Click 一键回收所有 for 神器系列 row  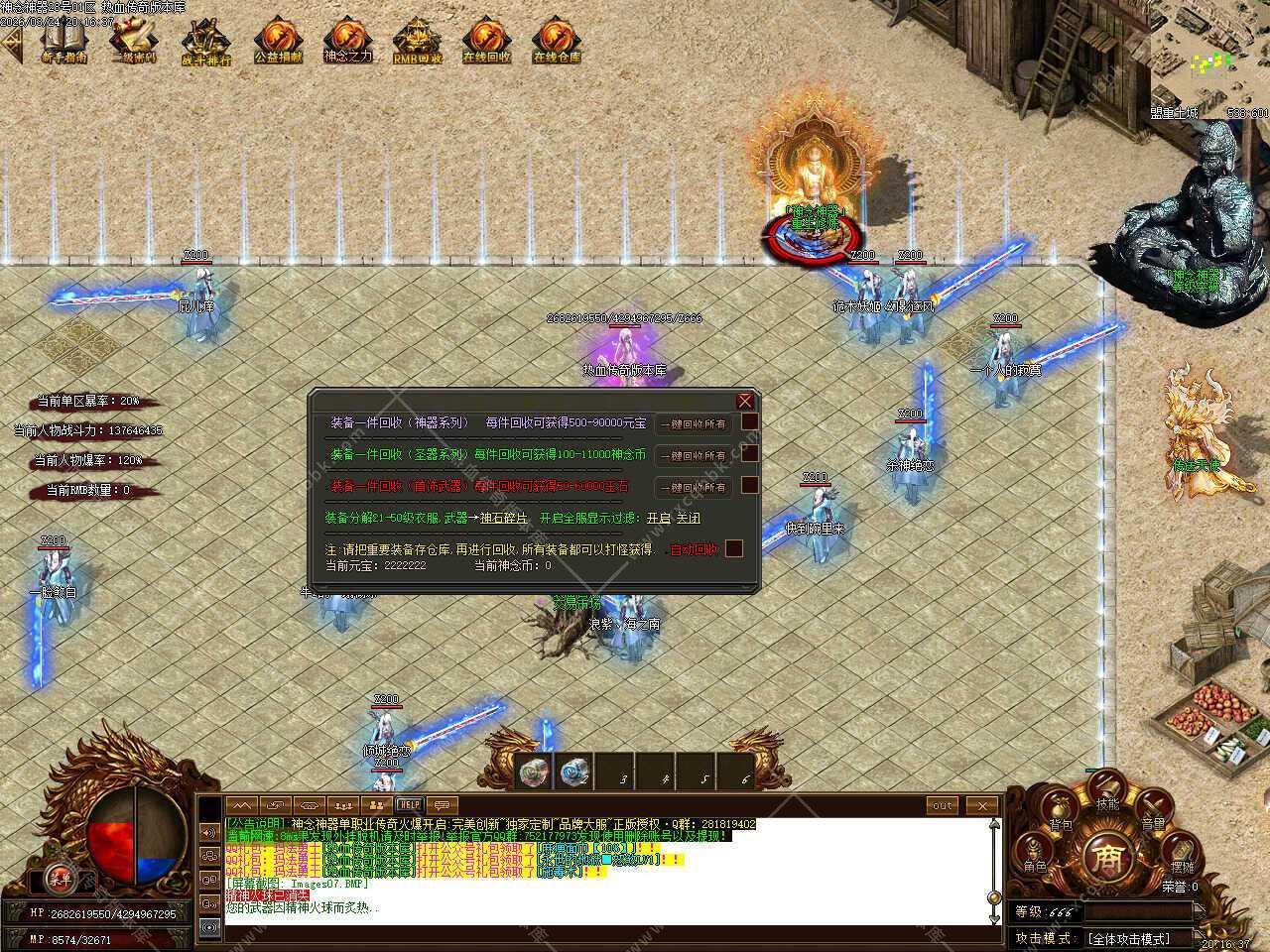click(x=693, y=423)
